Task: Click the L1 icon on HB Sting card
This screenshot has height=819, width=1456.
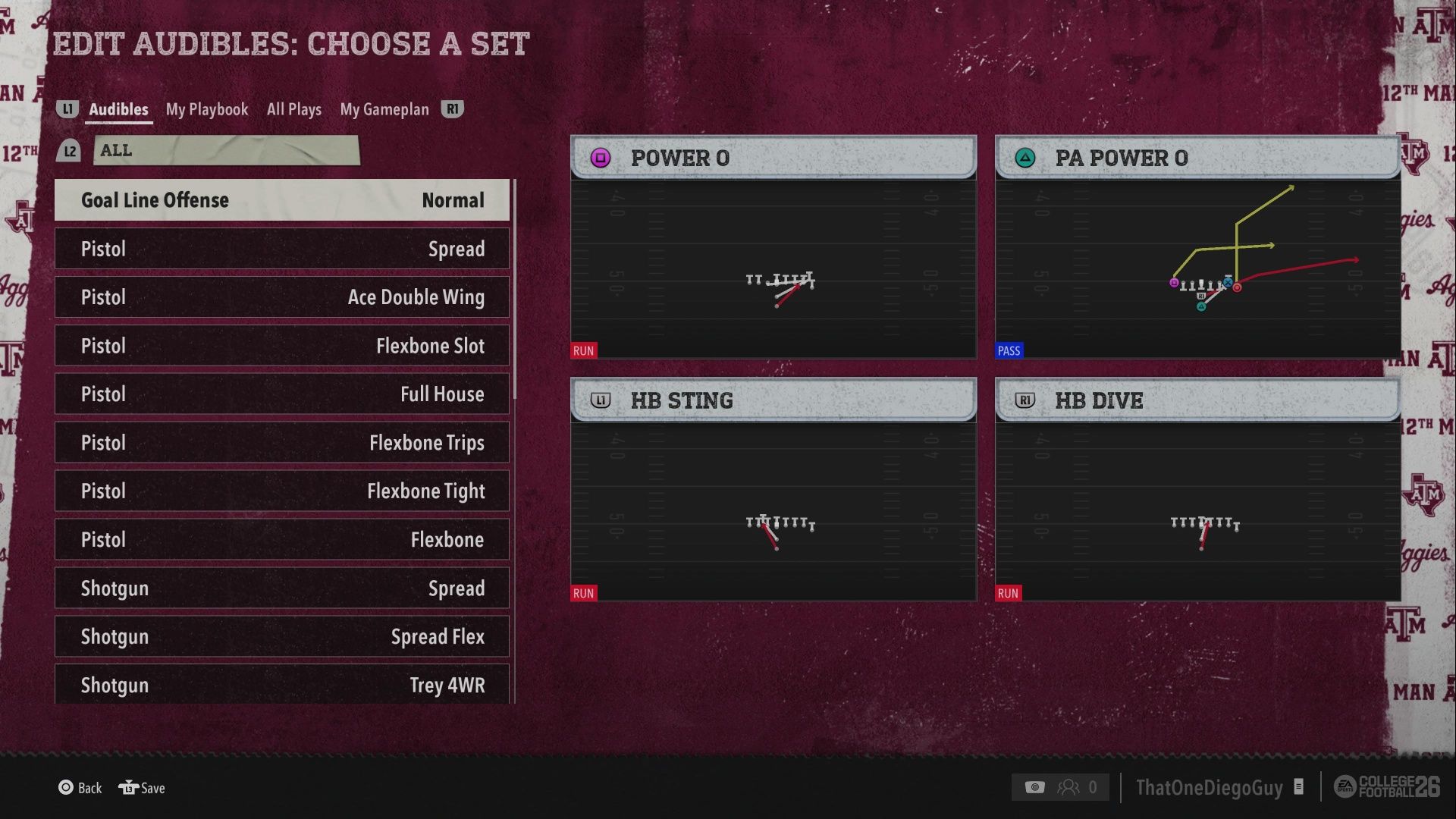Action: (x=601, y=400)
